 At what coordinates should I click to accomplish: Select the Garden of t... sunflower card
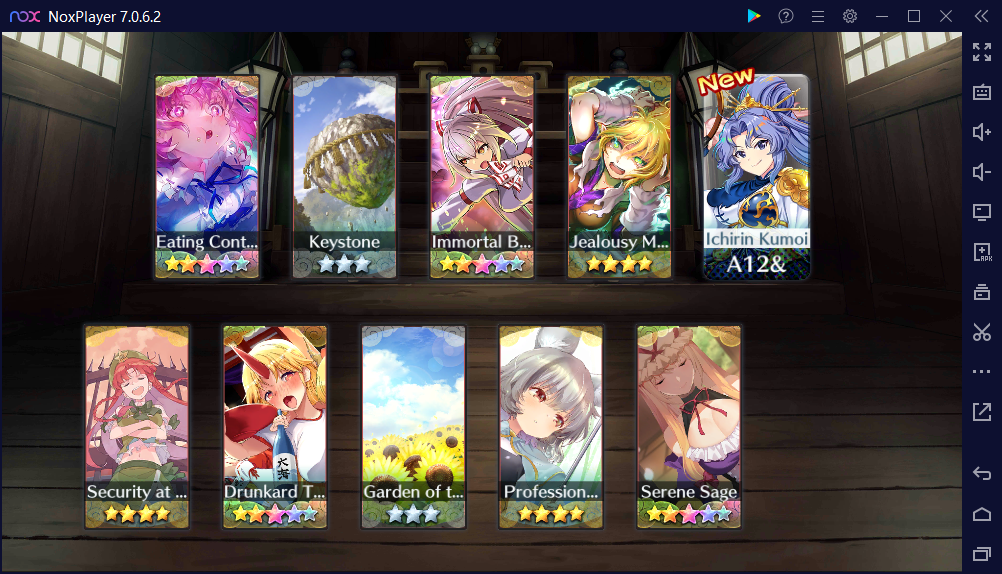pyautogui.click(x=413, y=426)
